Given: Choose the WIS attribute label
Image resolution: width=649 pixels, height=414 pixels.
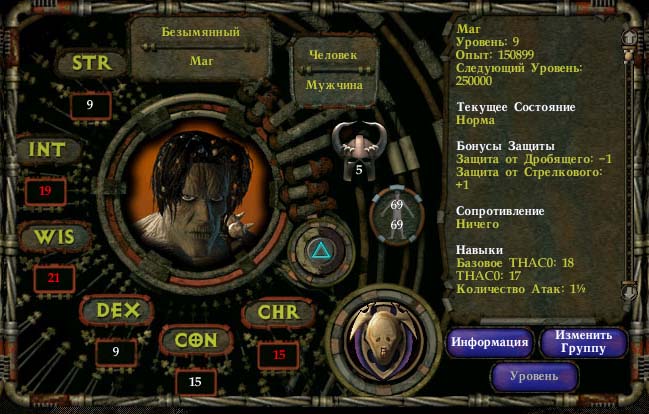Looking at the screenshot, I should point(53,237).
